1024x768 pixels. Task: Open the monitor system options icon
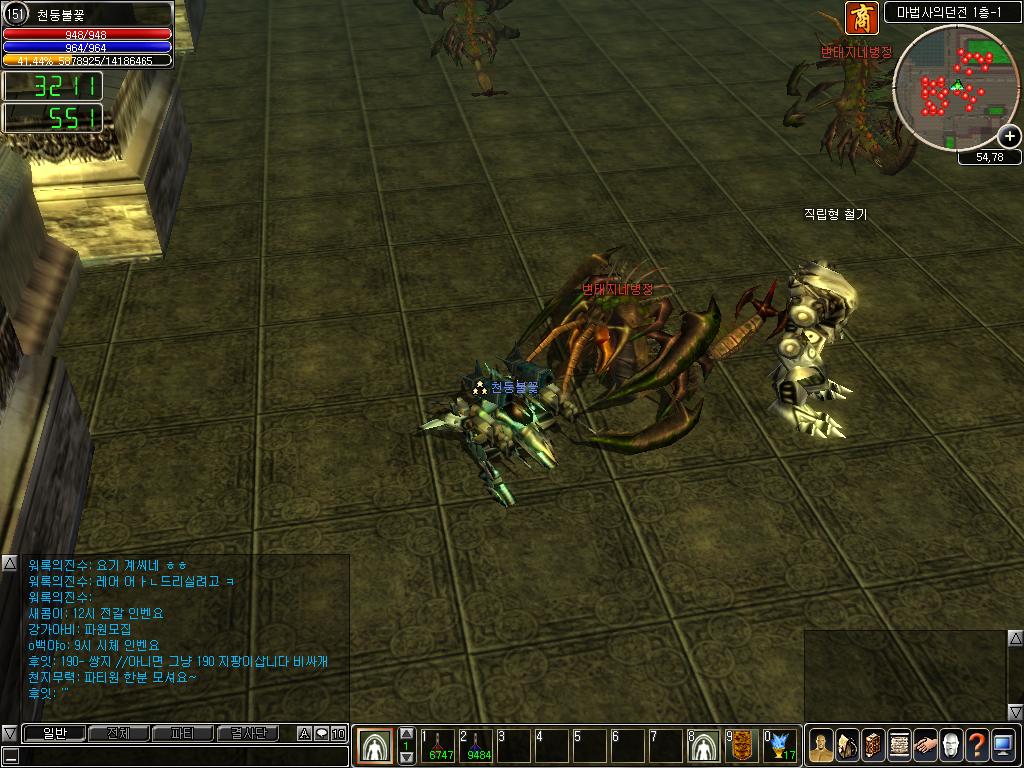1003,746
